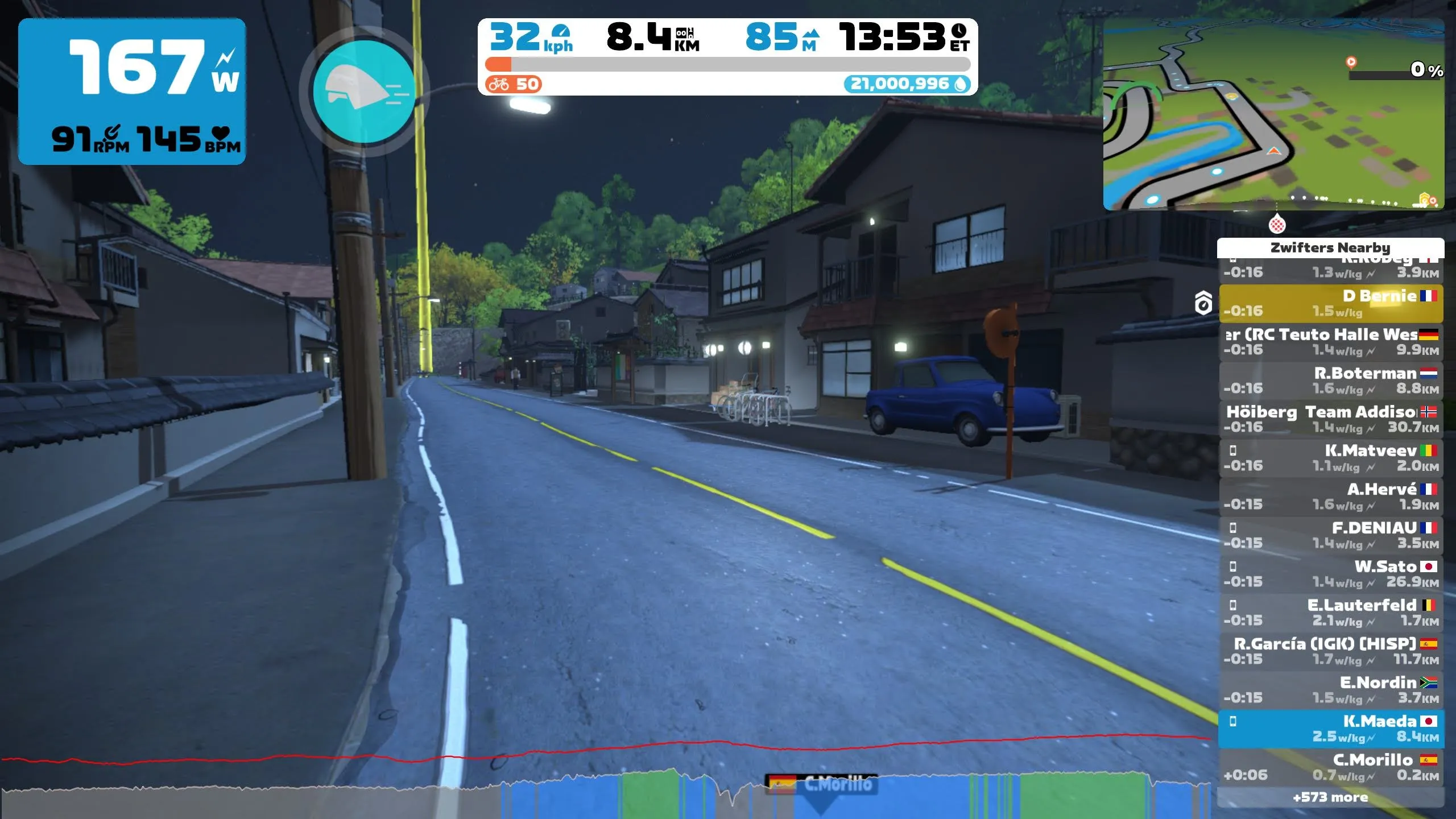Image resolution: width=1456 pixels, height=819 pixels.
Task: Select the Höiberg Team Addison row
Action: [x=1330, y=420]
